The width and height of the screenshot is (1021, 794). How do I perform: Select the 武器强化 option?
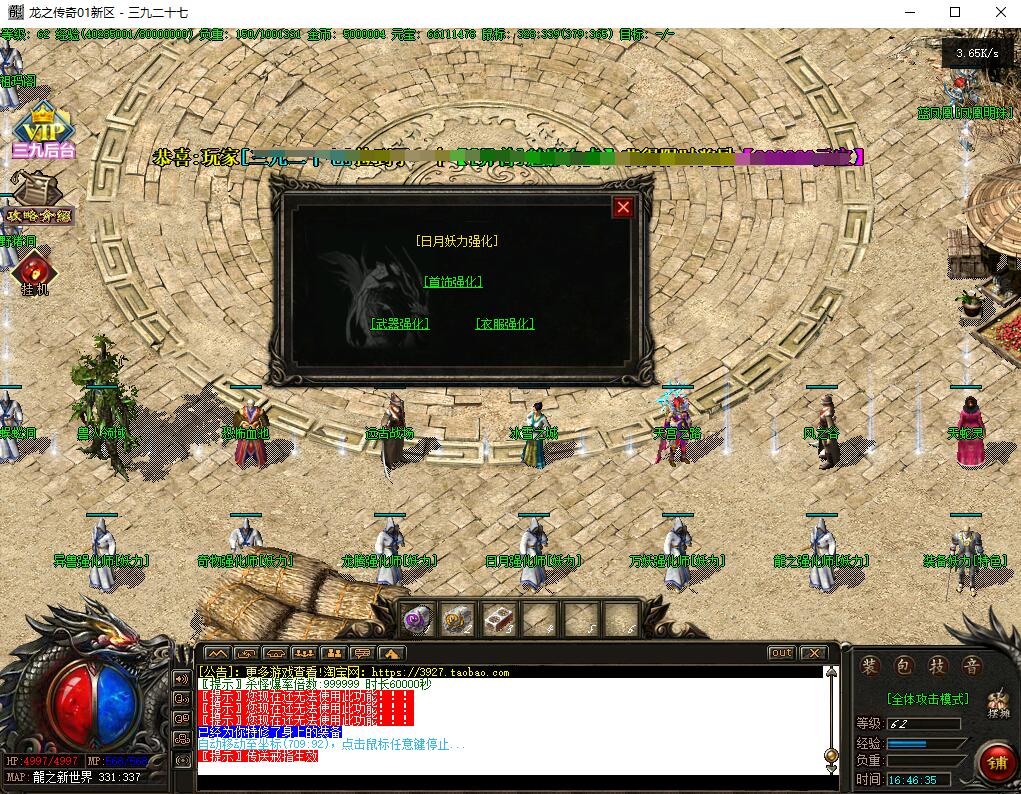coord(400,324)
